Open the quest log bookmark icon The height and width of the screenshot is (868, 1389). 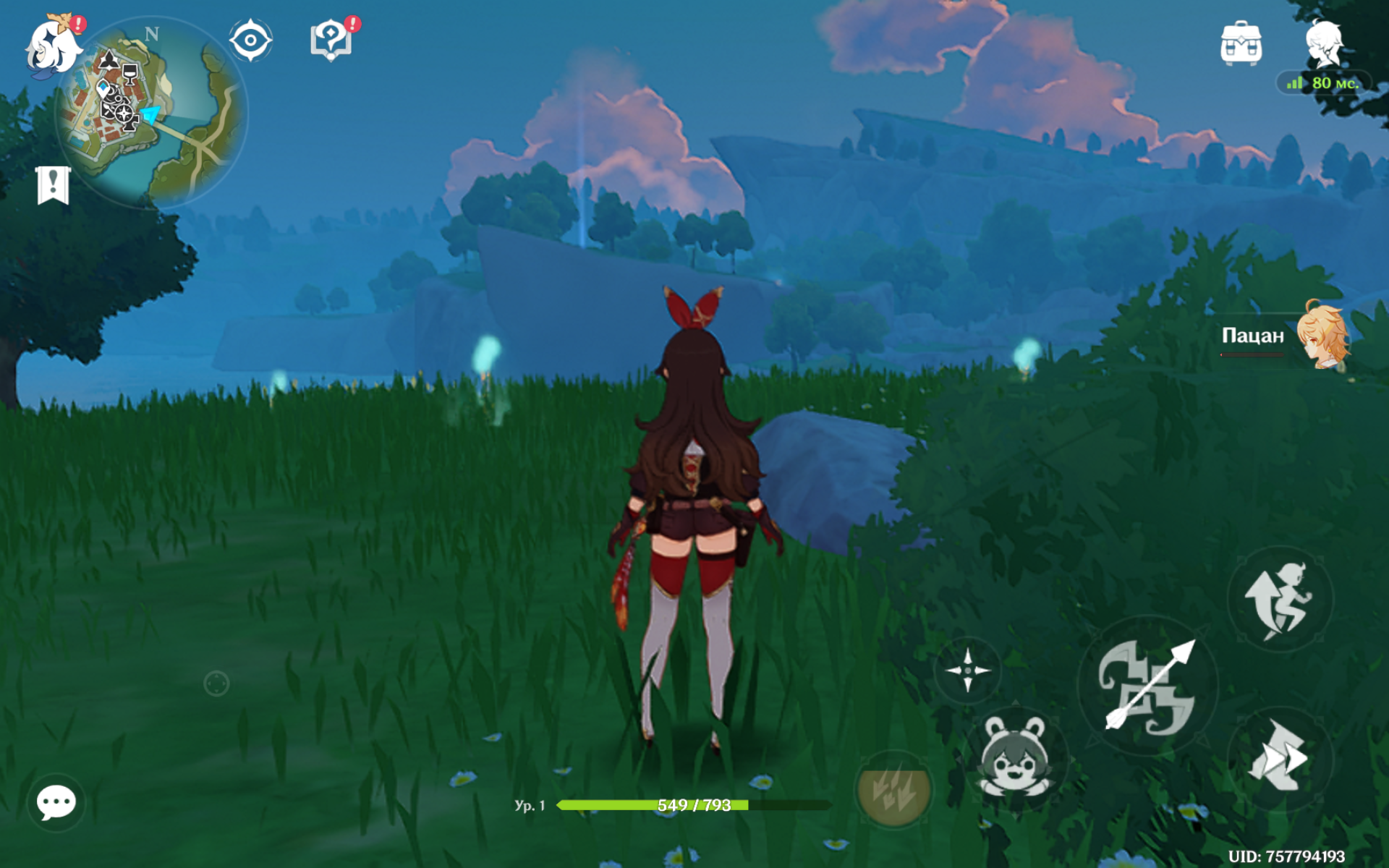click(x=53, y=185)
